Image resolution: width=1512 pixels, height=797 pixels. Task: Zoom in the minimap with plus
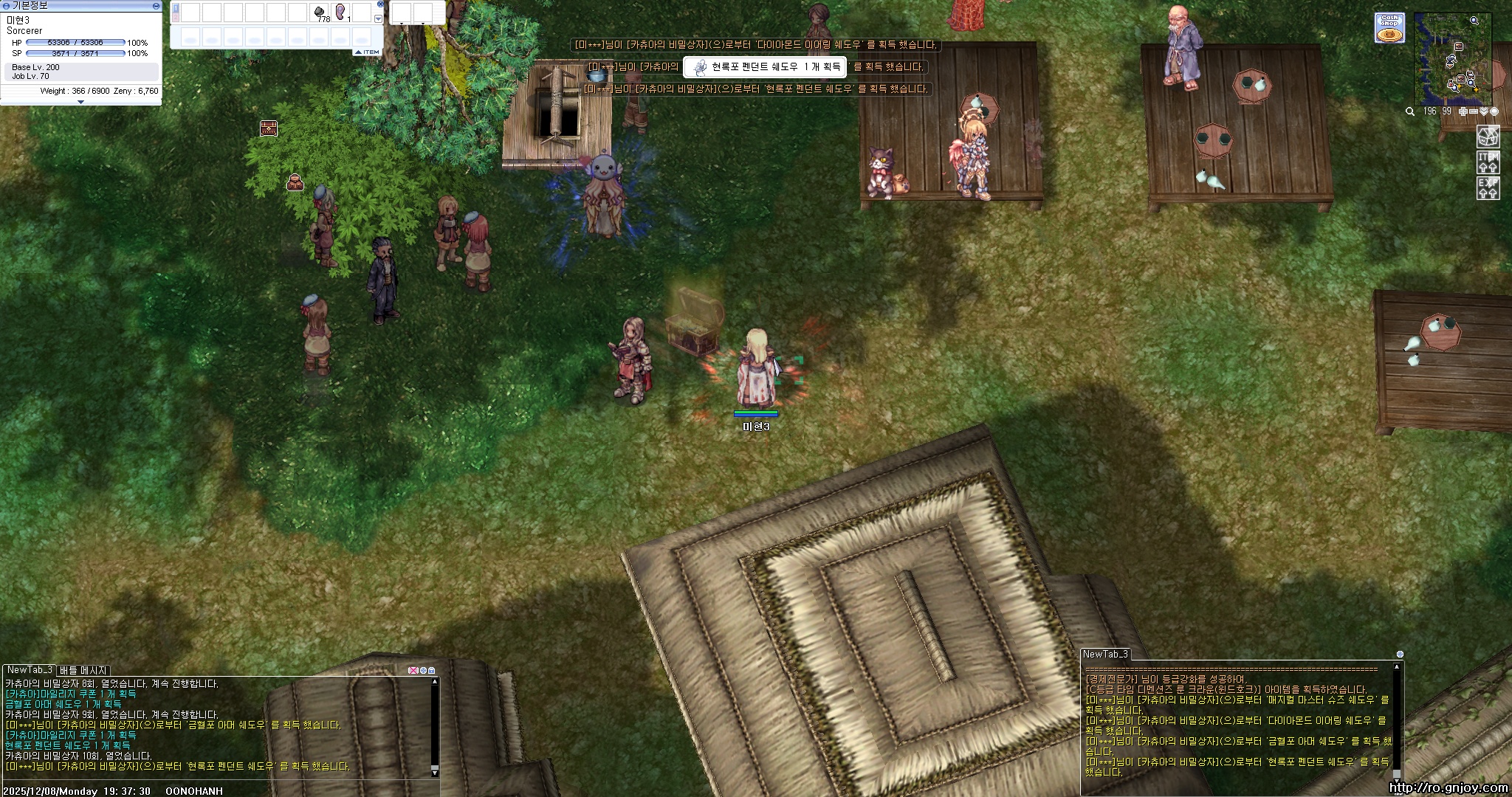coord(1463,111)
